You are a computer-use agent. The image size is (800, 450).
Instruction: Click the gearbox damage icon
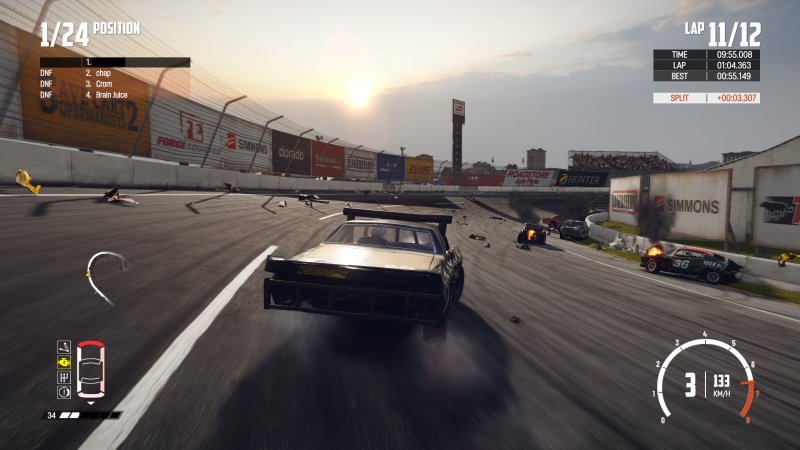click(x=64, y=377)
